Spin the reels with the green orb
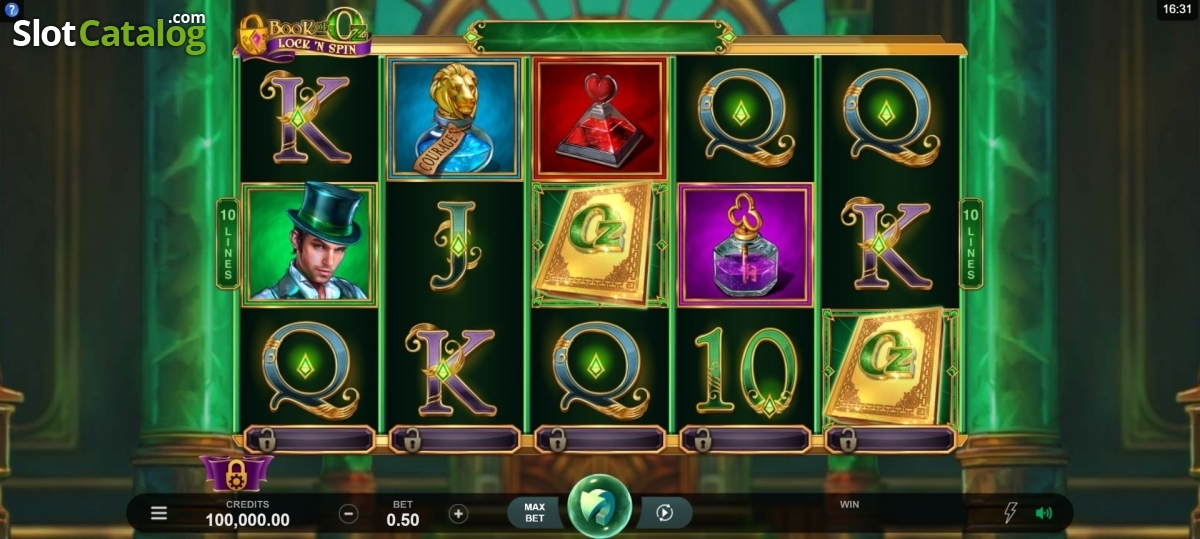1200x539 pixels. (599, 508)
